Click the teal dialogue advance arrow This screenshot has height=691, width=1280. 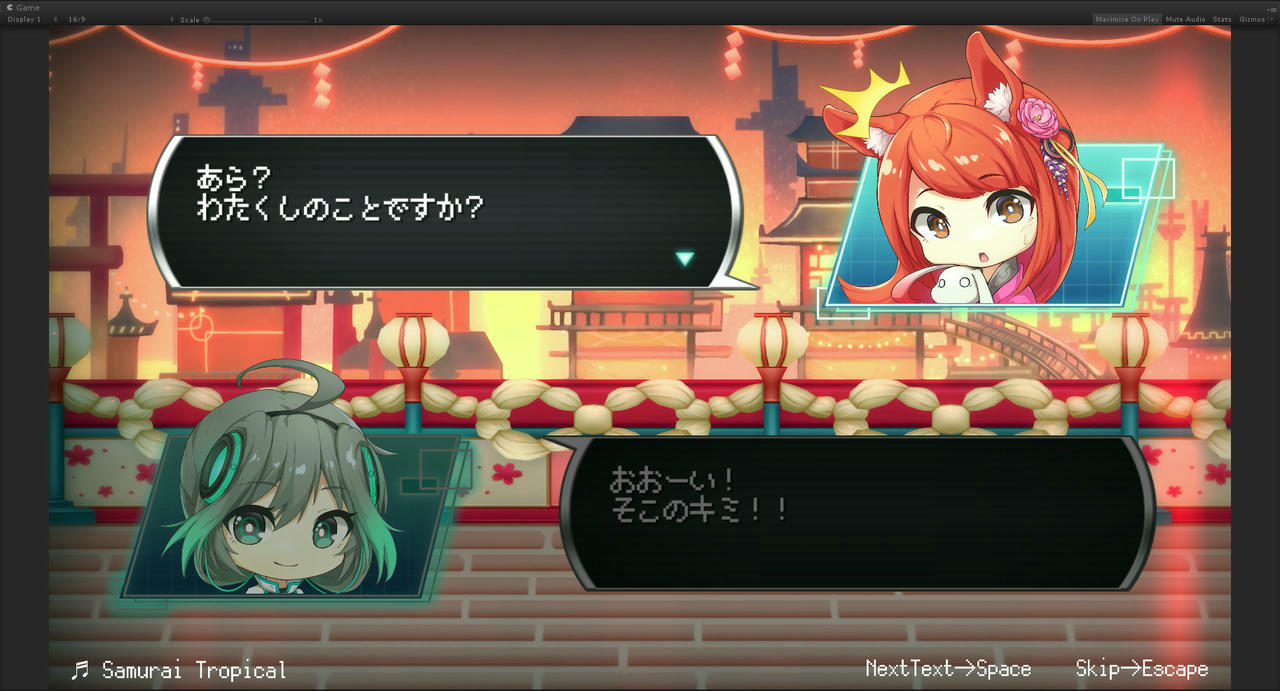click(x=684, y=259)
